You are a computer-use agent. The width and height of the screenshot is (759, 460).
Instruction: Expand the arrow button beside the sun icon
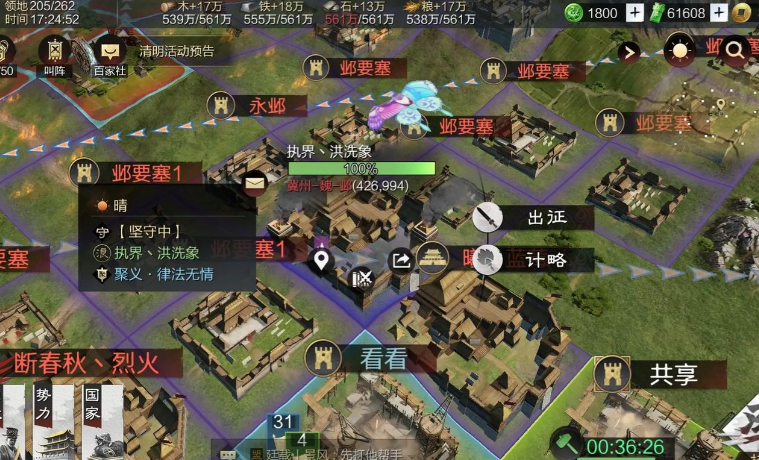(629, 52)
